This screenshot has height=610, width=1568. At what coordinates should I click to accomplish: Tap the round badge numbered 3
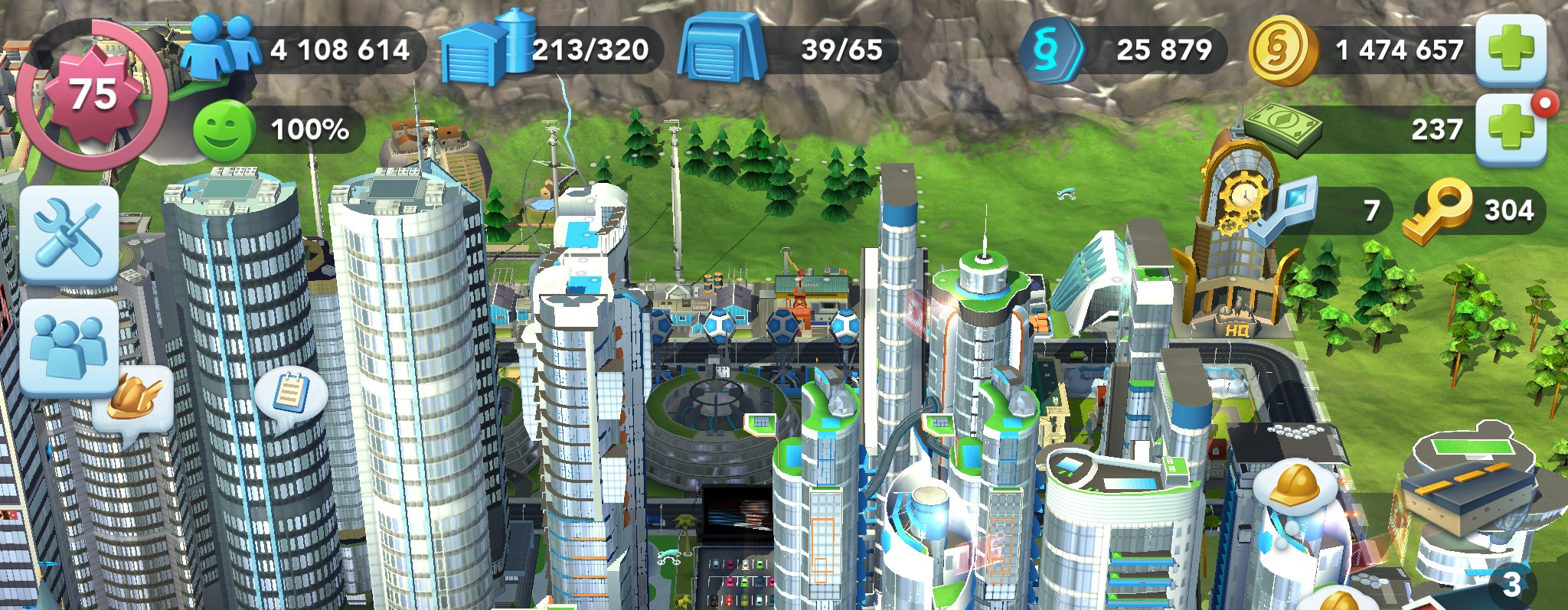point(1511,585)
